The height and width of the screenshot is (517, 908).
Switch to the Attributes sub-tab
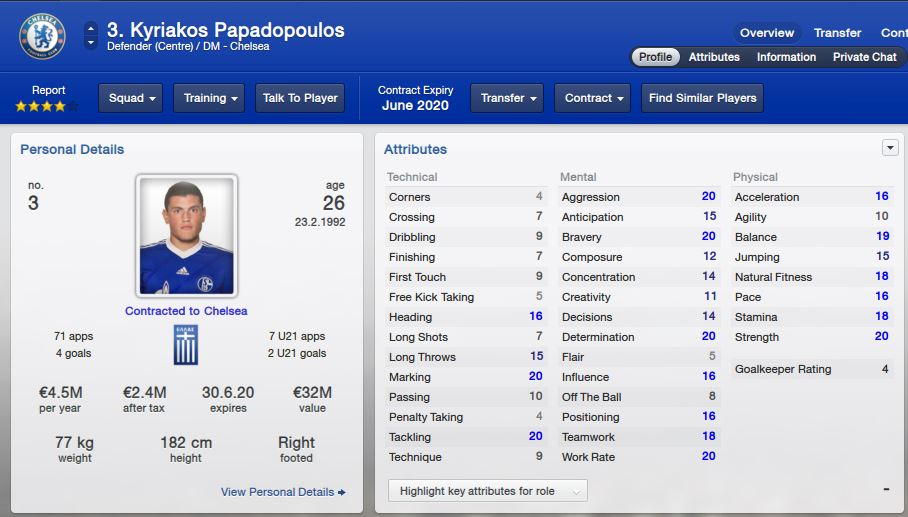pyautogui.click(x=714, y=57)
